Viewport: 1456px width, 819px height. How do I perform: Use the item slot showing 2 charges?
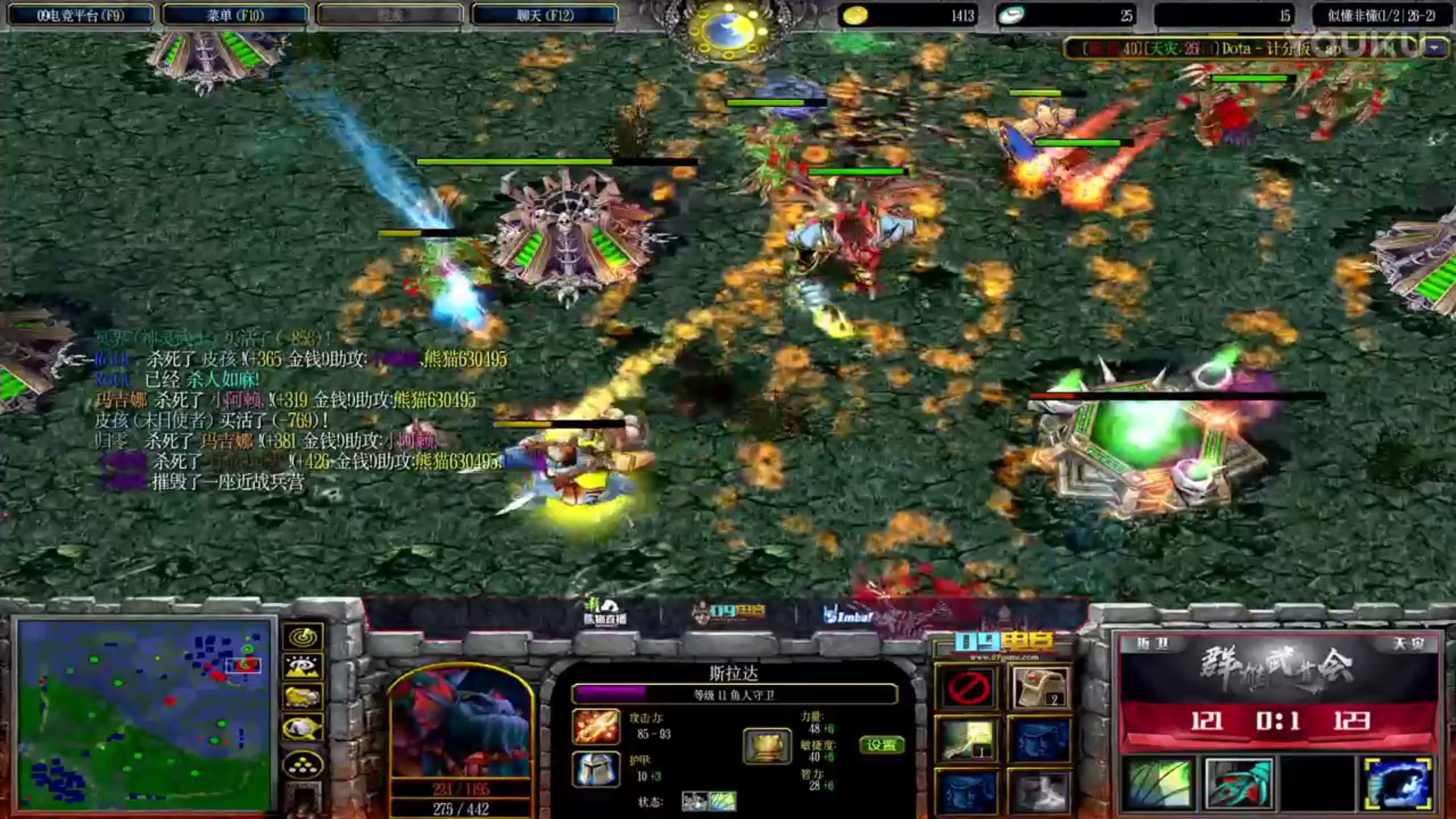[x=1040, y=688]
